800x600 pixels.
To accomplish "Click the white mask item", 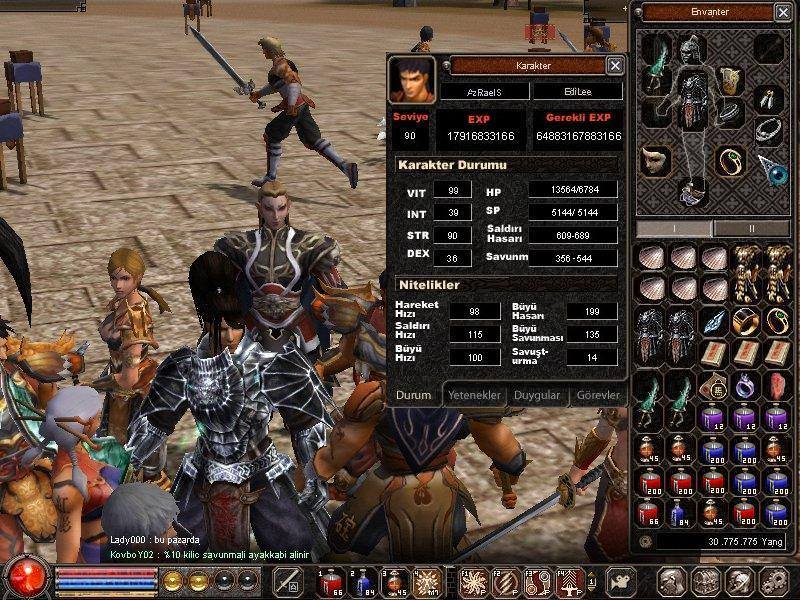I will (x=655, y=160).
